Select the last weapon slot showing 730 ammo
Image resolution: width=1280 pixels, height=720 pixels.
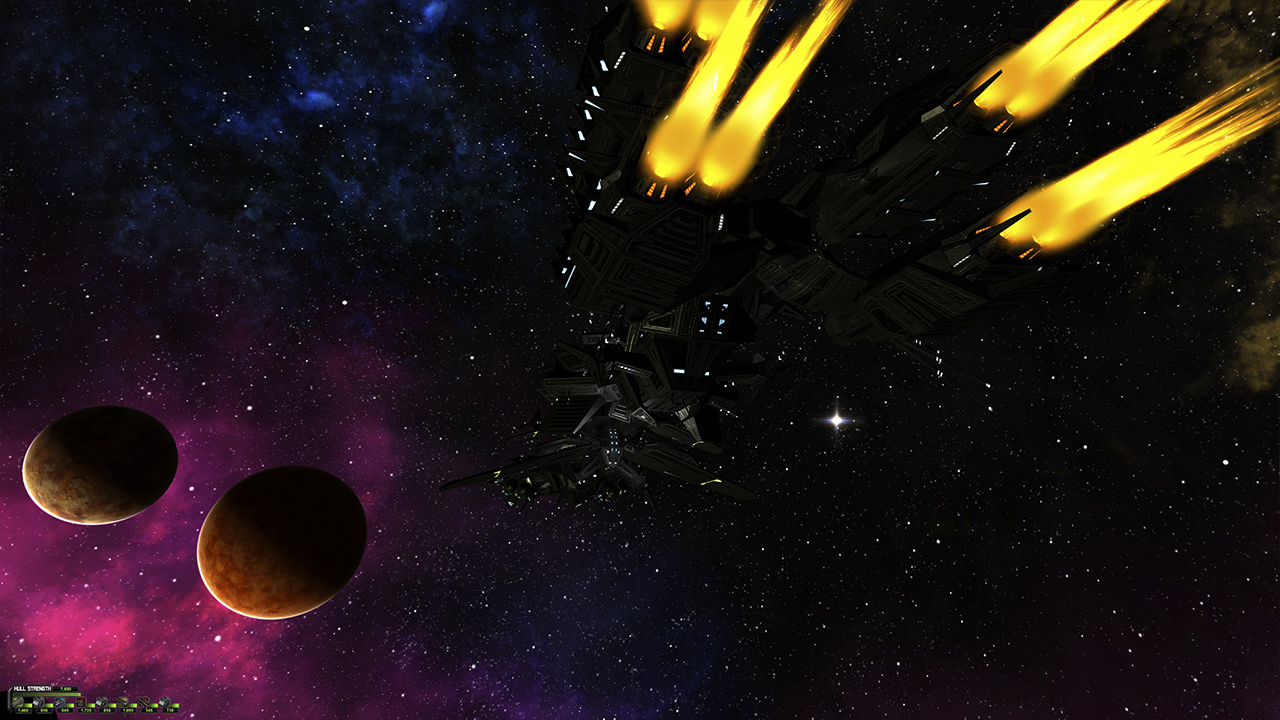pos(165,701)
